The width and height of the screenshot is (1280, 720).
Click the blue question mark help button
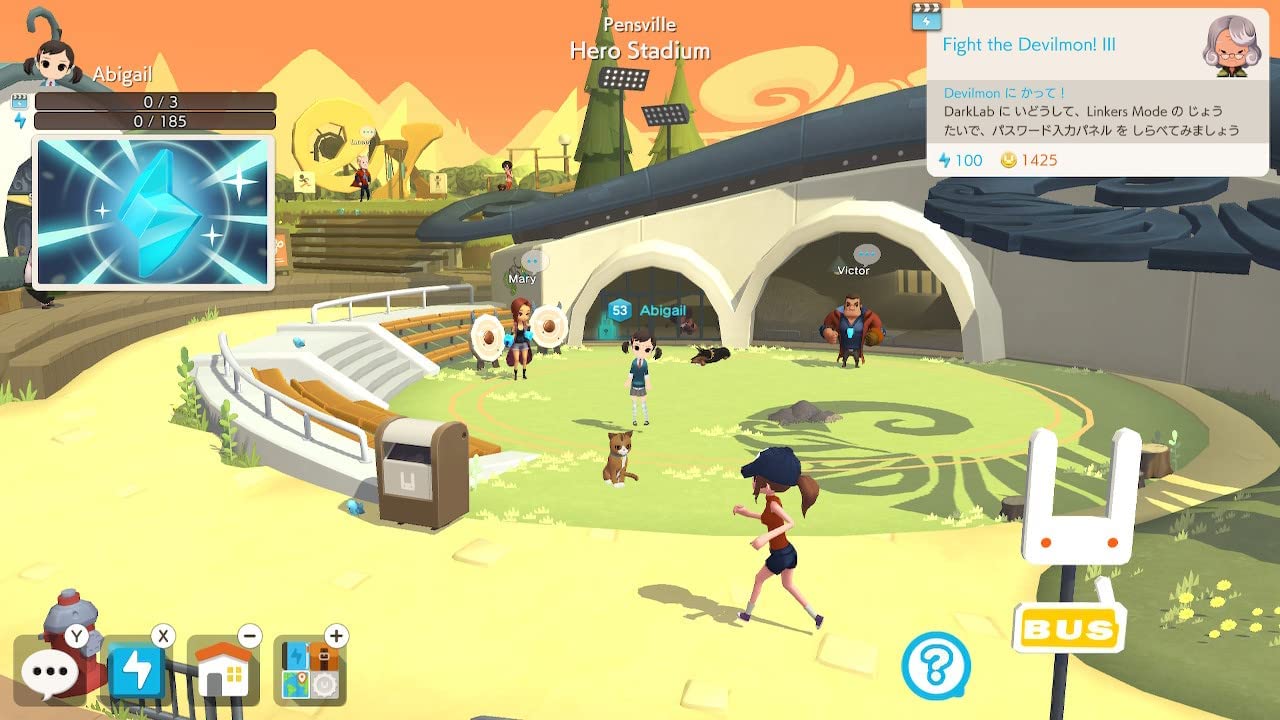936,666
